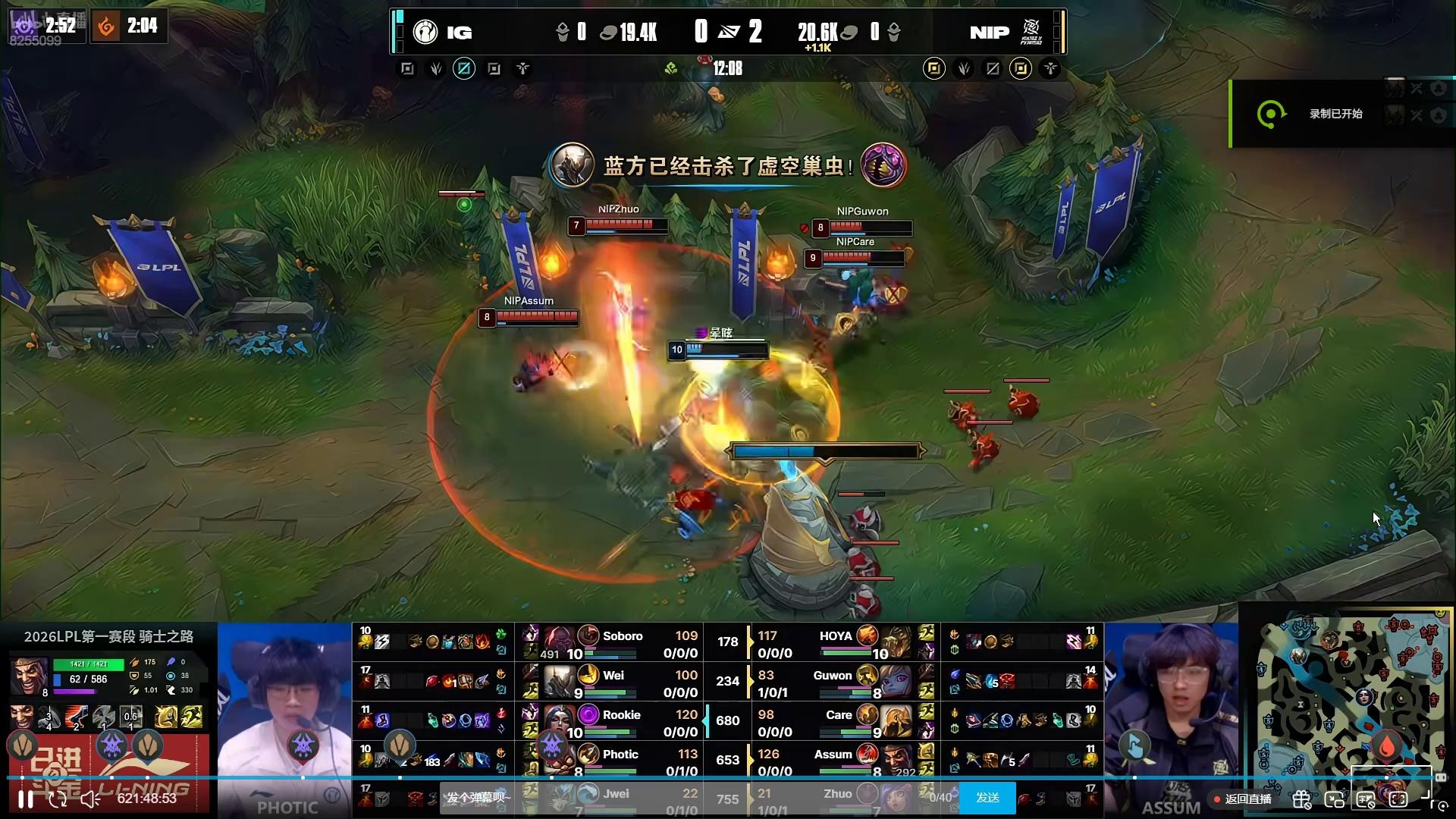1456x819 pixels.
Task: Enter web fullscreen with bracket icon
Action: (1398, 799)
